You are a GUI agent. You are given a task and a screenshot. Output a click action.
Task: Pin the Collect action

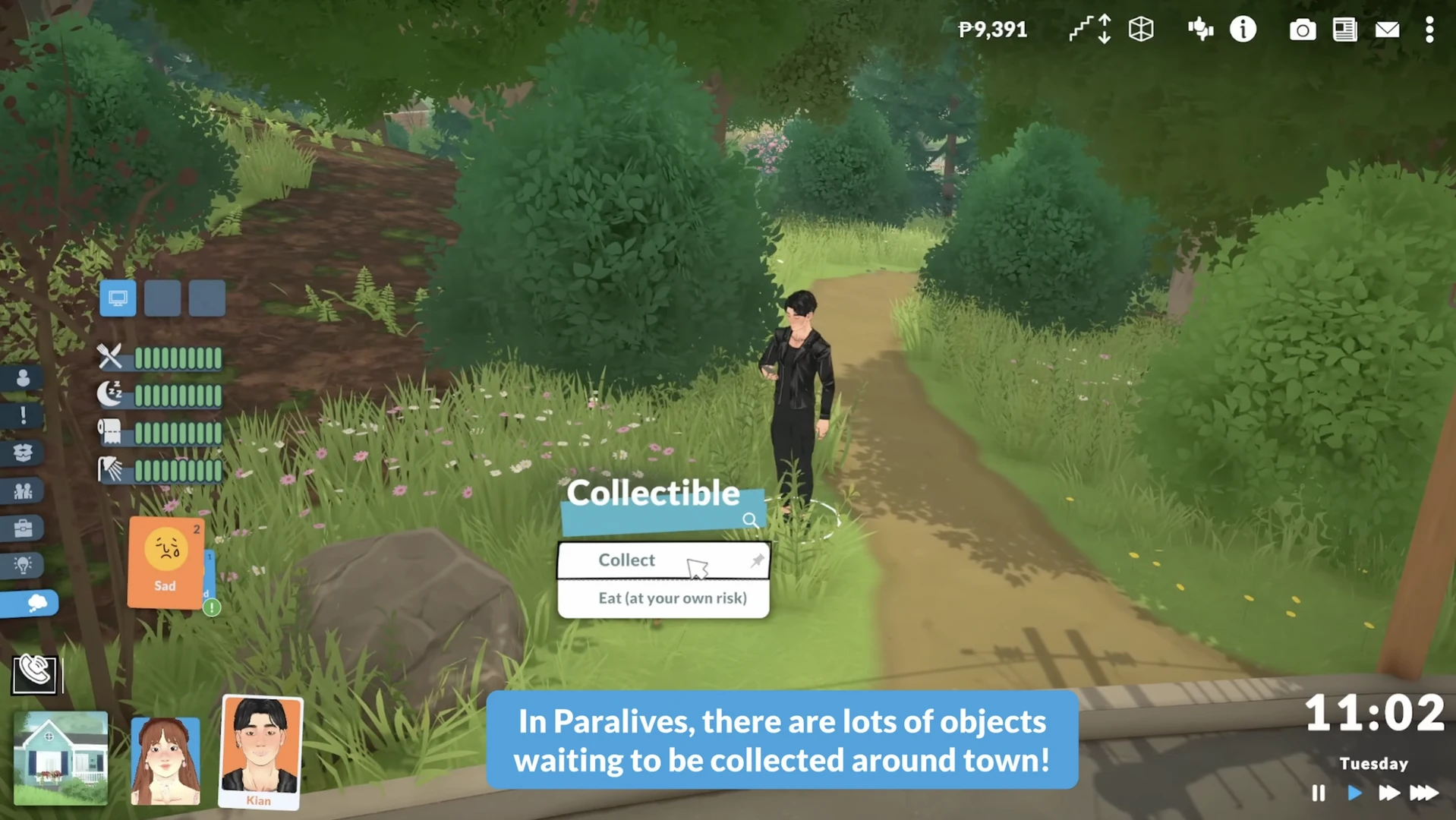point(757,560)
